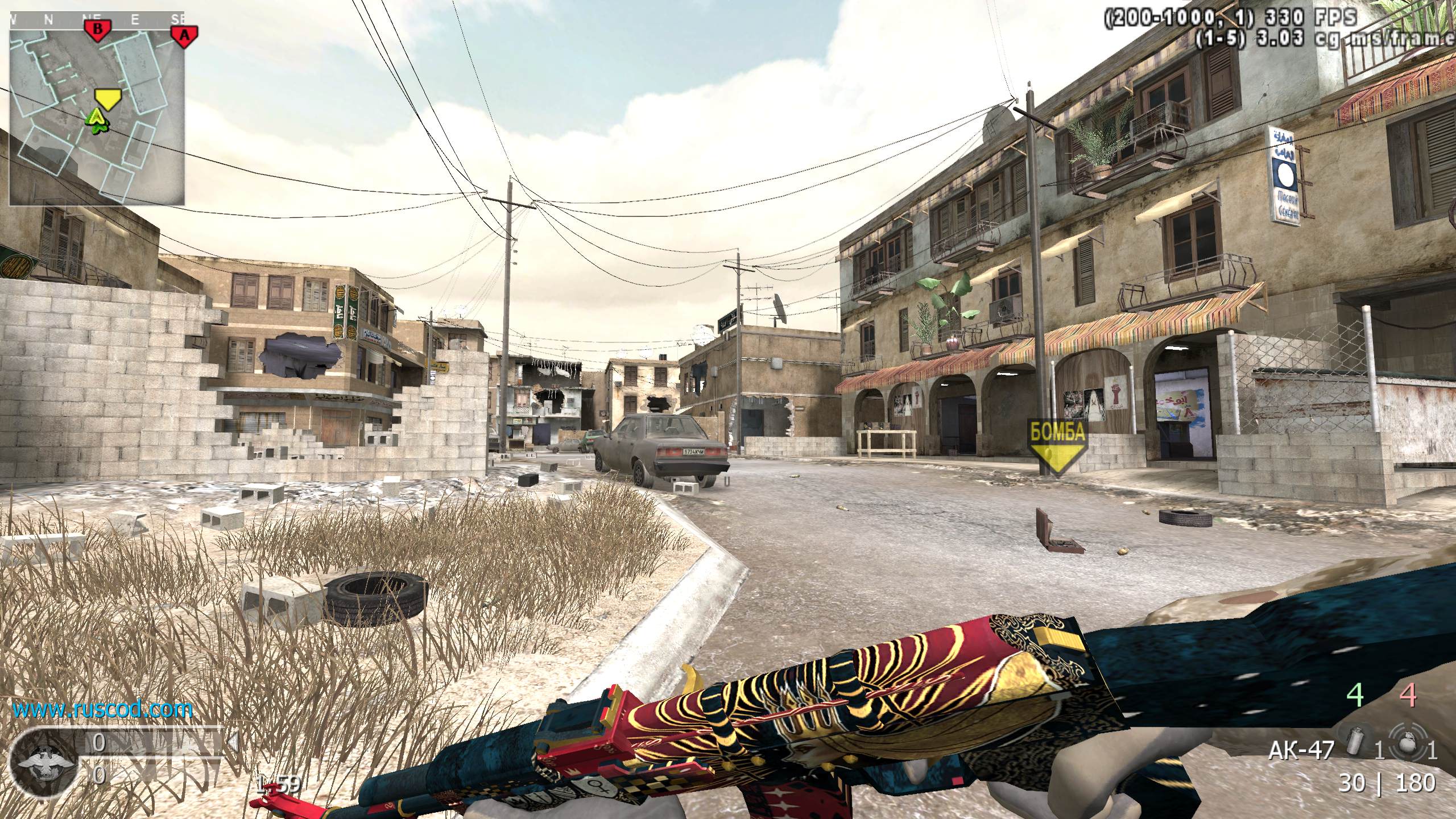Viewport: 1456px width, 819px height.
Task: Click the yellow bomb marker on the minimap
Action: click(x=106, y=98)
